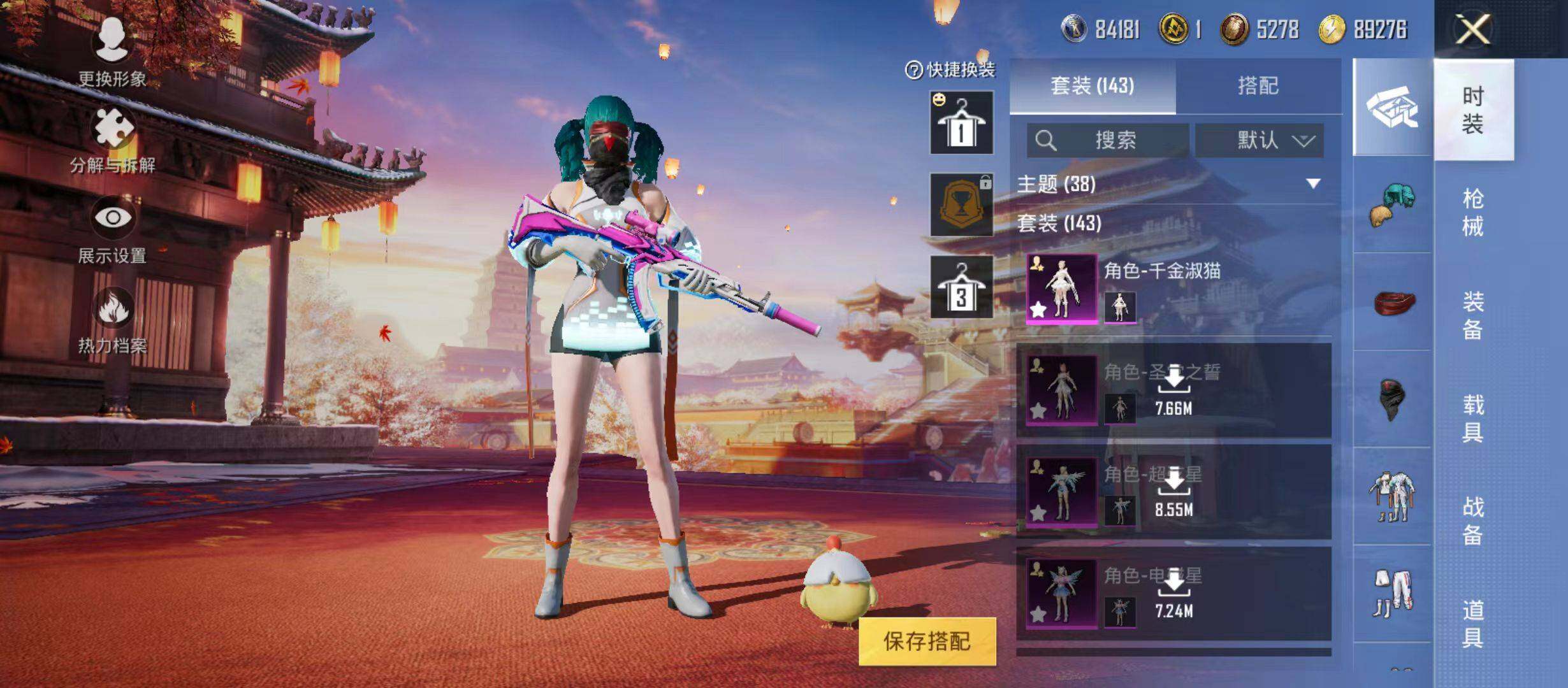The width and height of the screenshot is (1568, 688).
Task: Switch to the 套装 (143) tab
Action: [x=1093, y=86]
